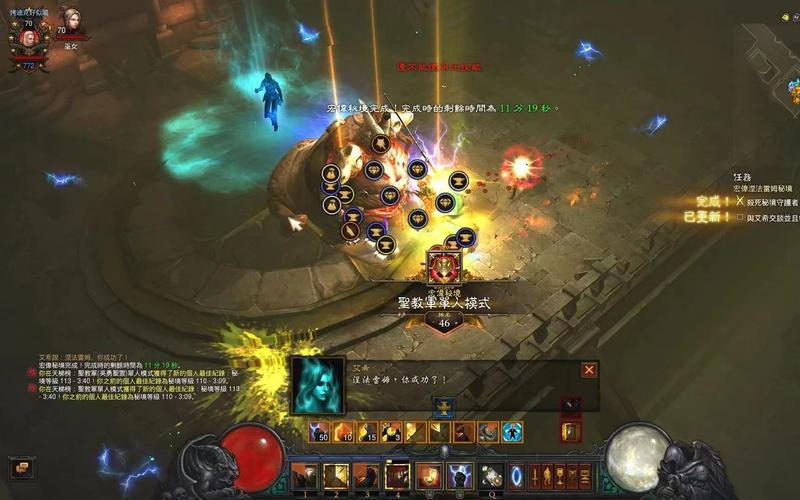Open the sword icon menu button

click(536, 475)
